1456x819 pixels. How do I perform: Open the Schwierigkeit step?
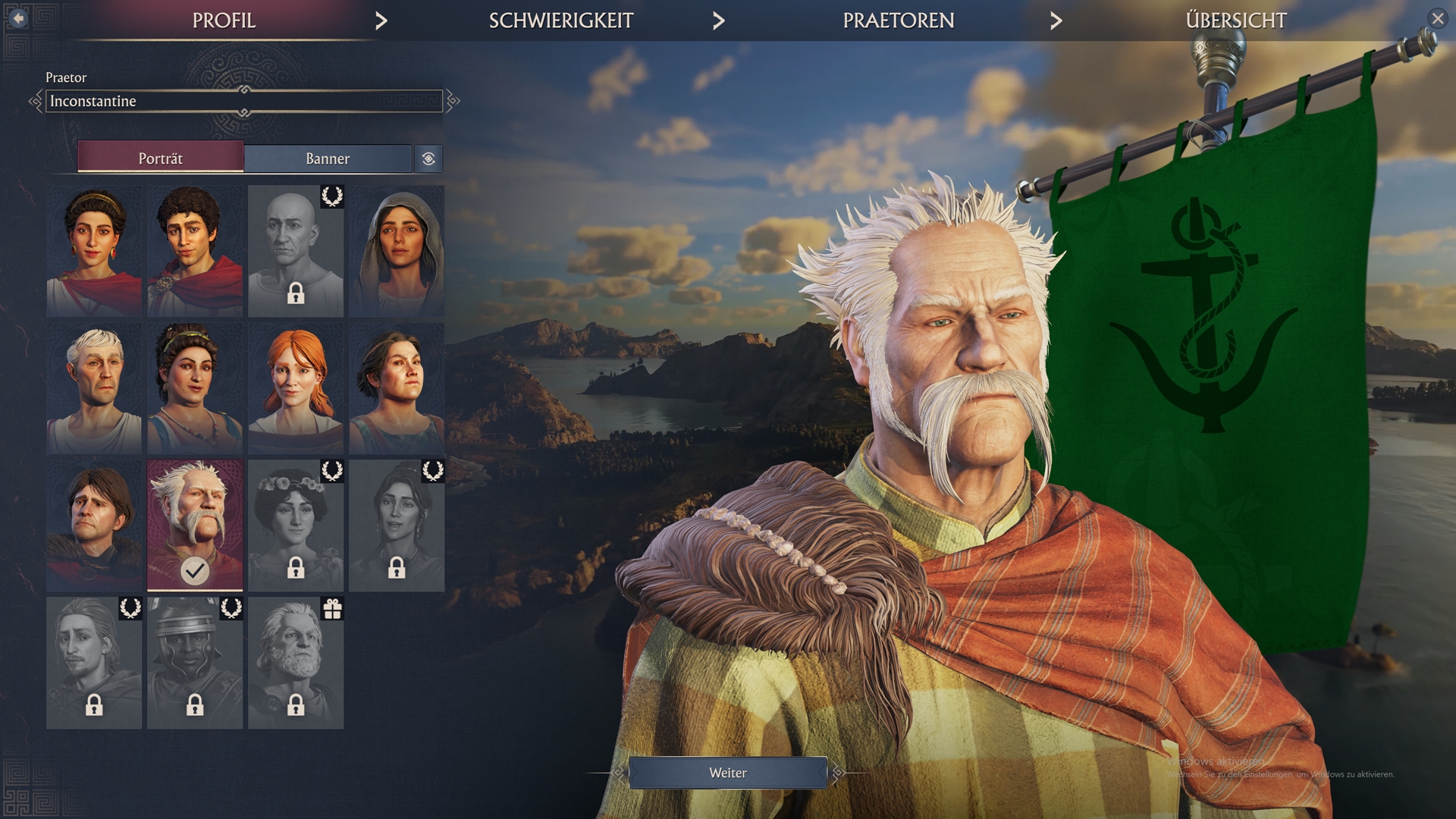(x=560, y=20)
